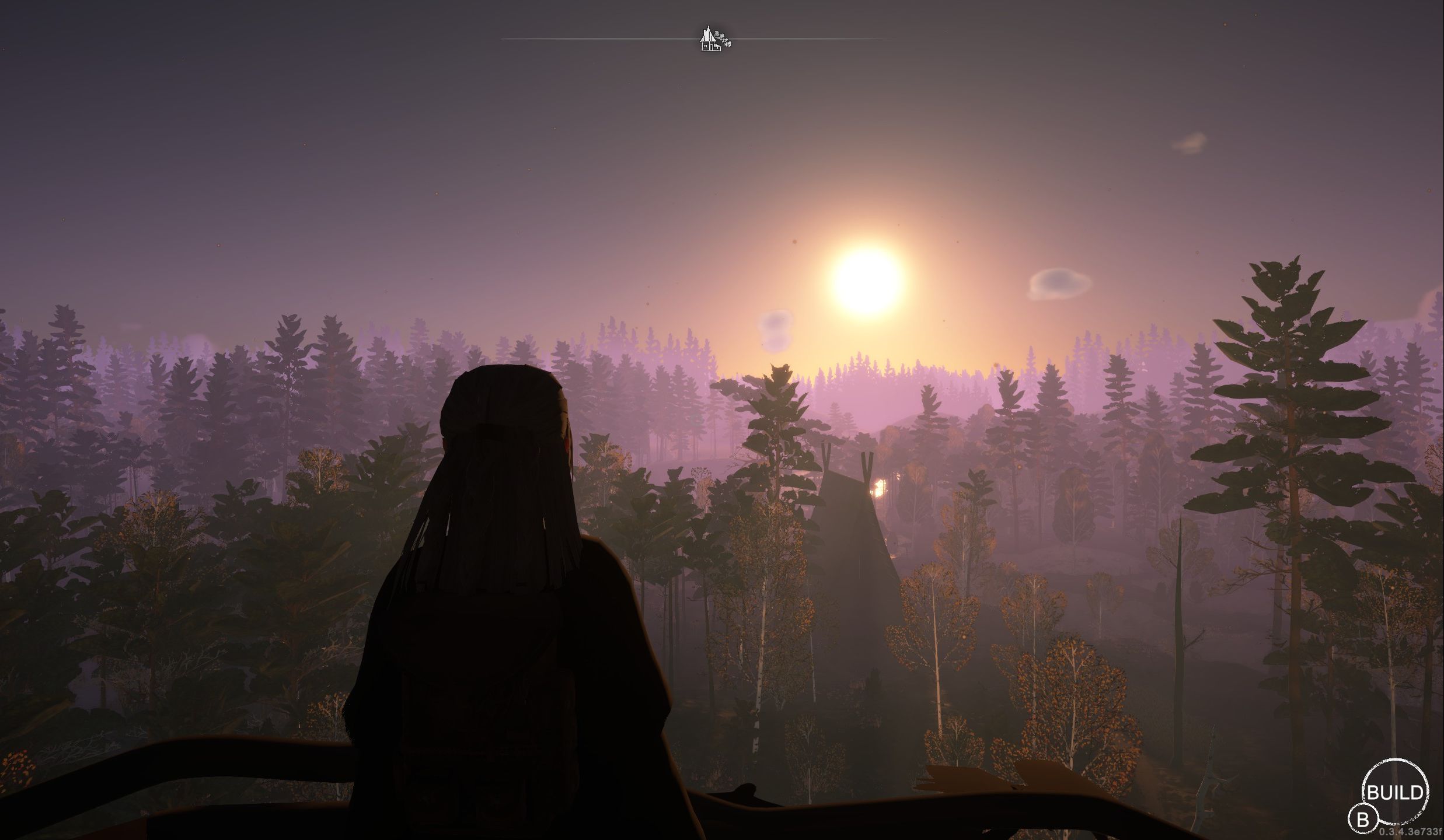Open the BUILD menu circle button
1444x840 pixels.
pos(1394,792)
